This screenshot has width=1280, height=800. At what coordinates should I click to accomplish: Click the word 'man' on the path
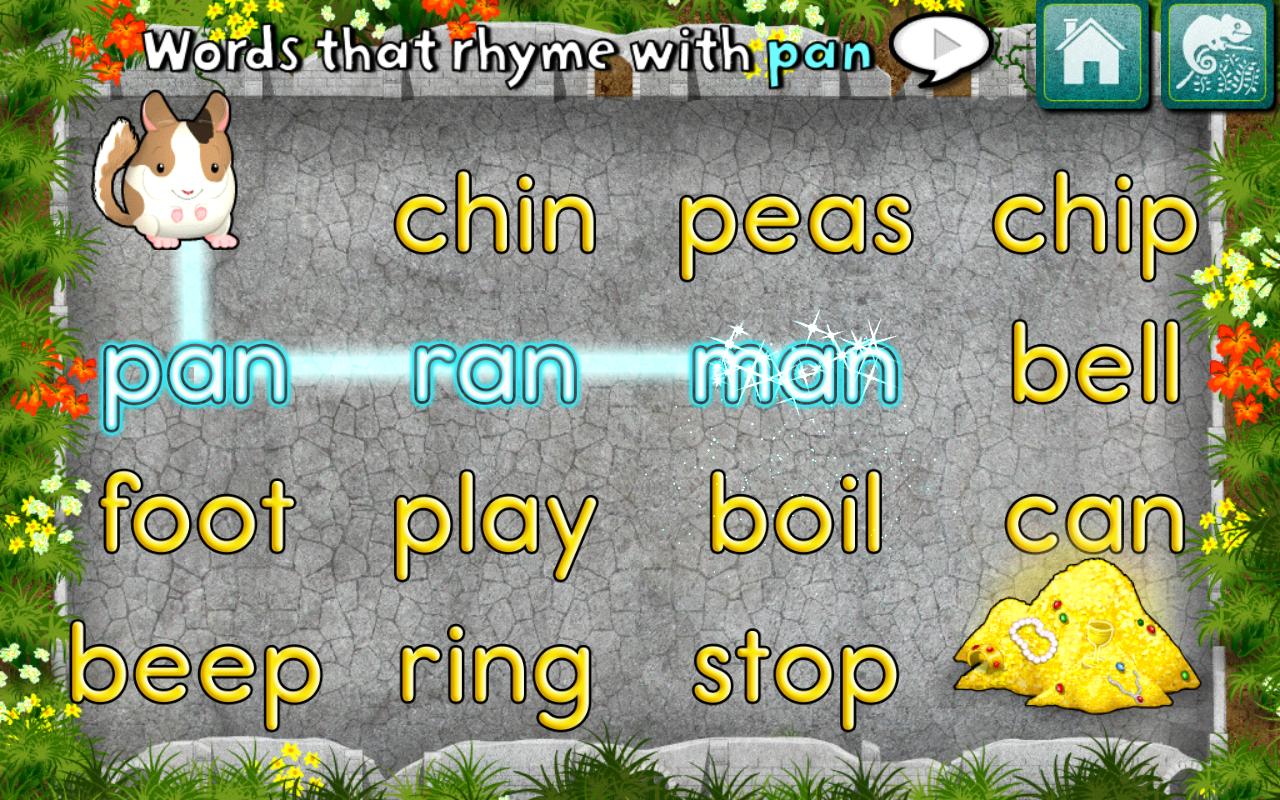pyautogui.click(x=795, y=375)
